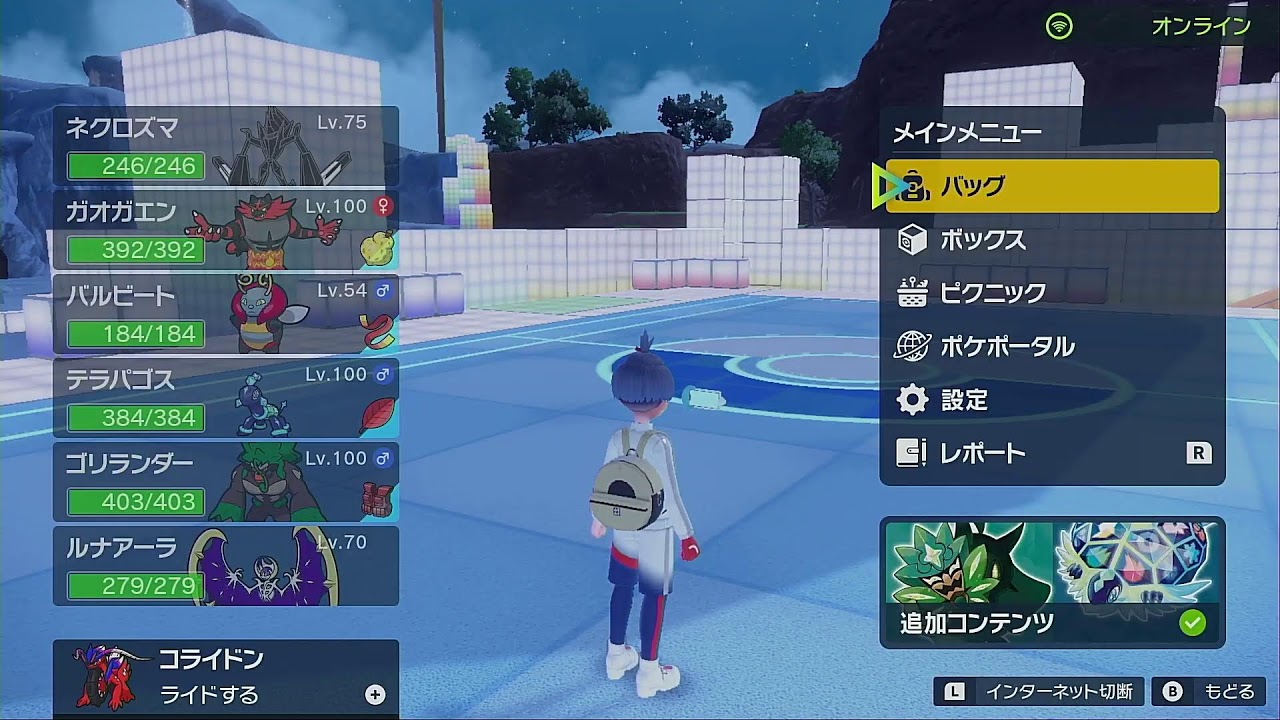Click the Settings gear icon
Viewport: 1280px width, 720px height.
912,399
